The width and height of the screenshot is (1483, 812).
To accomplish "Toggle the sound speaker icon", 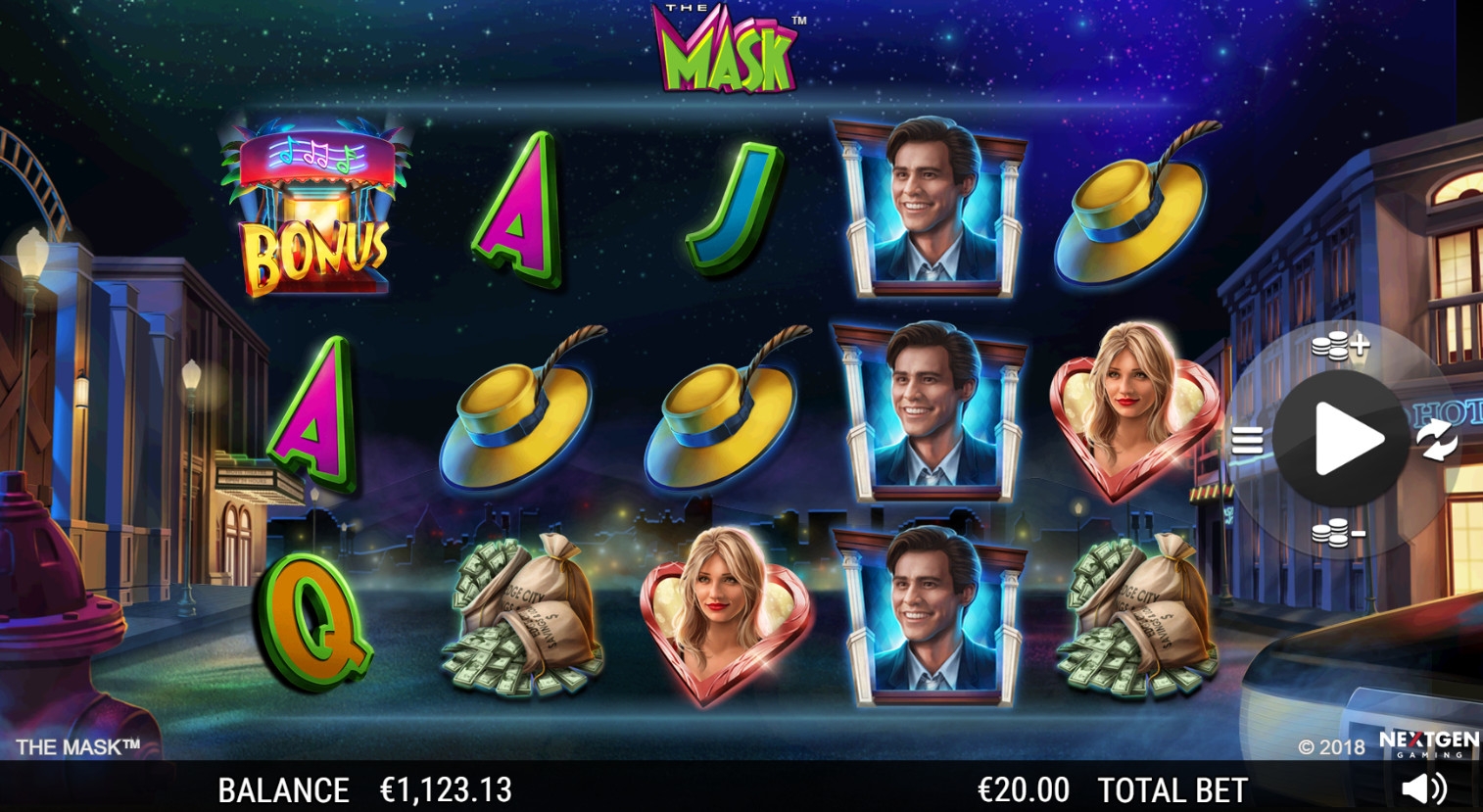I will click(x=1423, y=788).
